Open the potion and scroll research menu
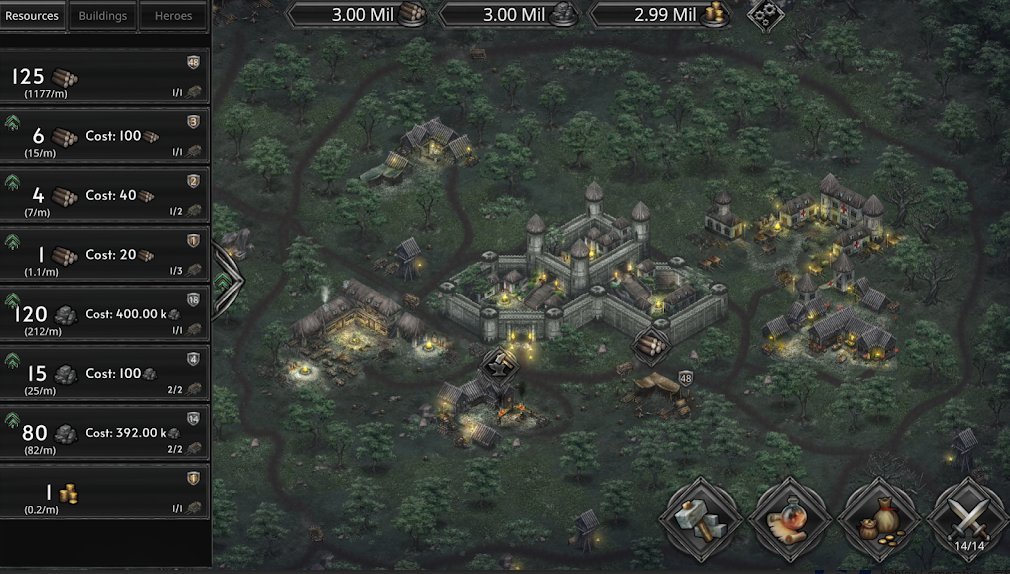1010x574 pixels. coord(789,518)
